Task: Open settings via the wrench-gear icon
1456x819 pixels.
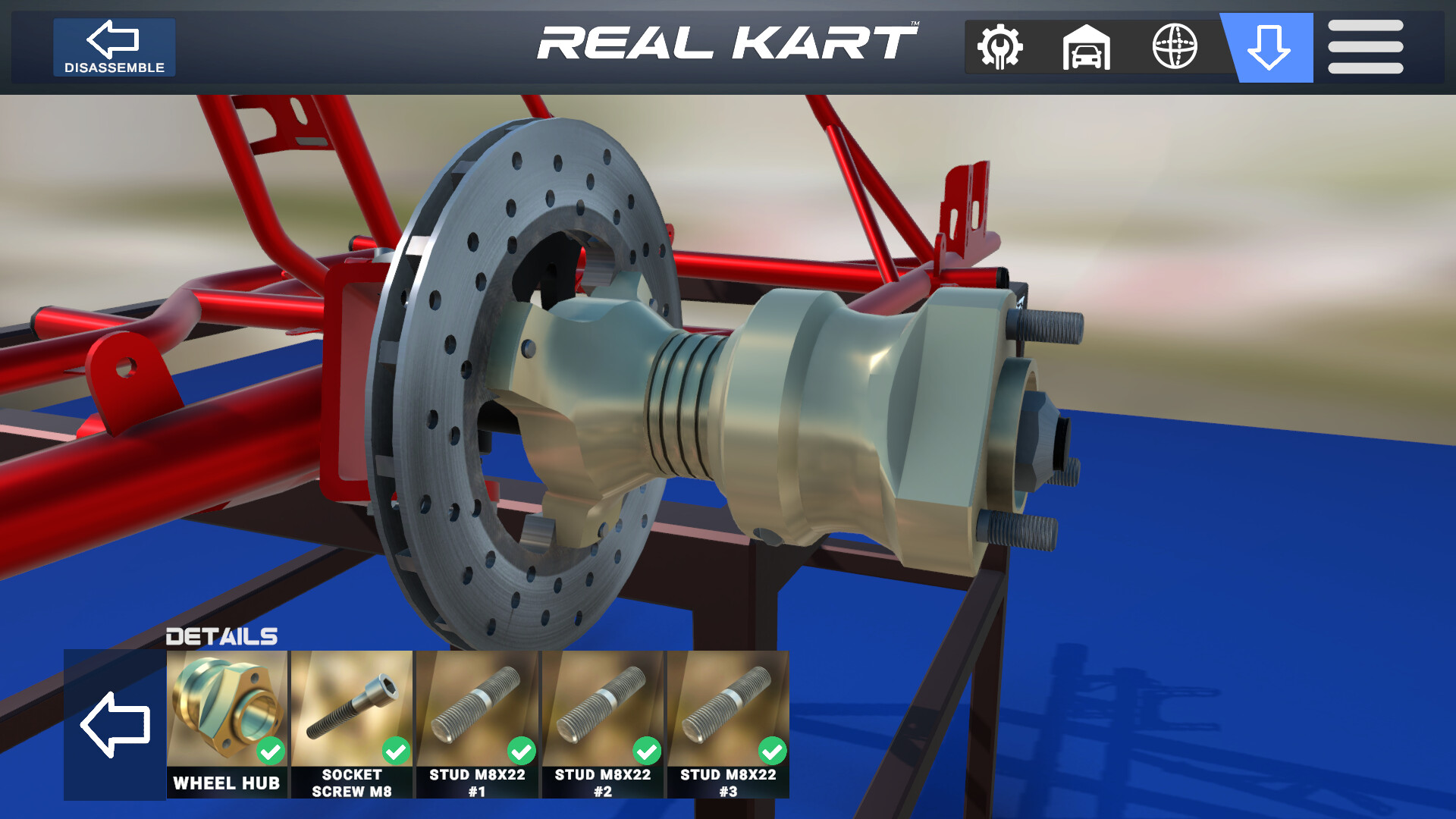Action: tap(1001, 47)
